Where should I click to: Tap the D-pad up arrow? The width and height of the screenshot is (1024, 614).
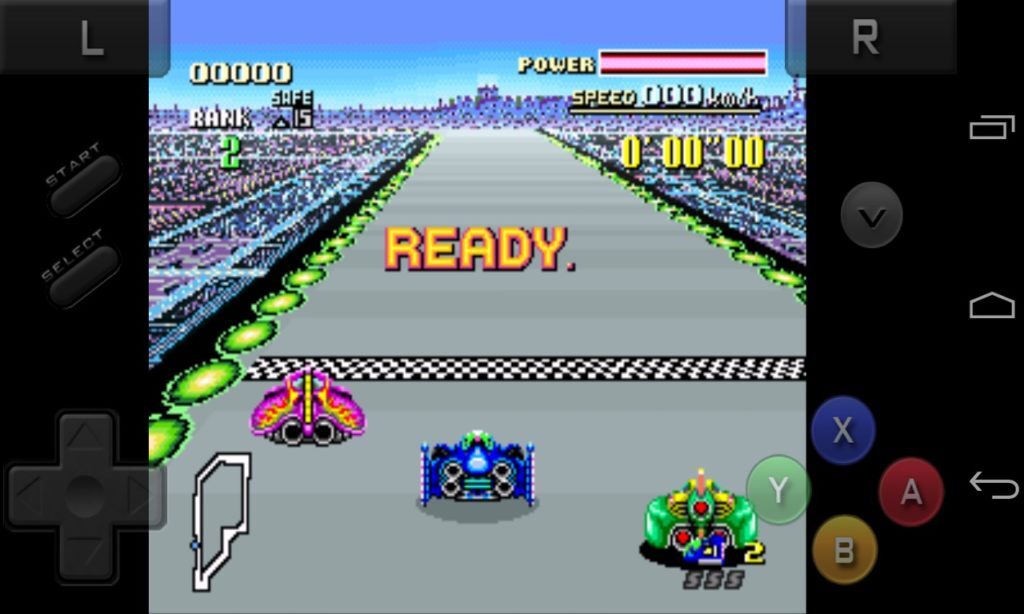click(x=85, y=436)
